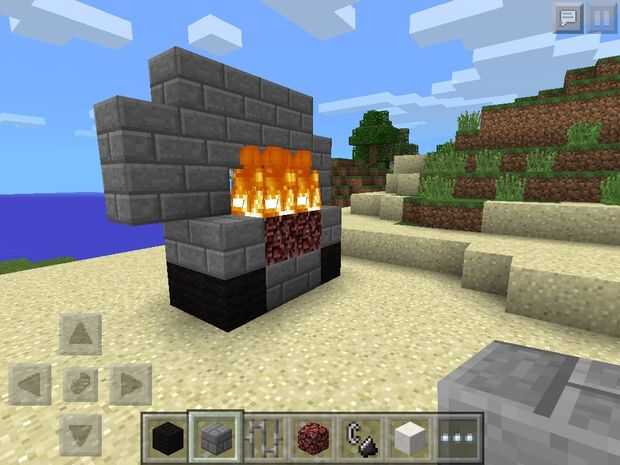
Task: Tap the center jump button on the D-pad
Action: (81, 384)
